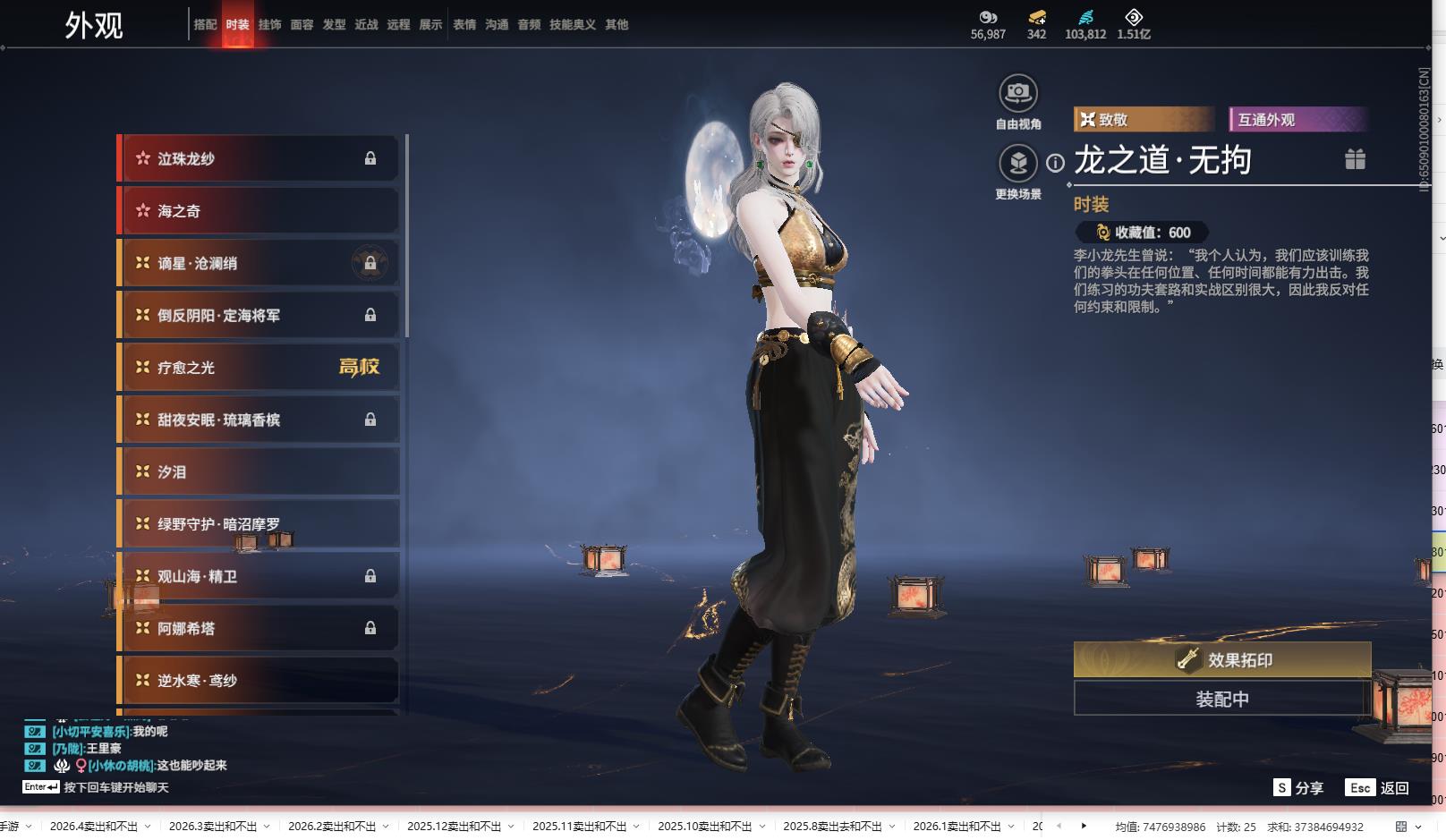Viewport: 1446px width, 840px height.
Task: Open the 技能奥义 tab
Action: (572, 25)
